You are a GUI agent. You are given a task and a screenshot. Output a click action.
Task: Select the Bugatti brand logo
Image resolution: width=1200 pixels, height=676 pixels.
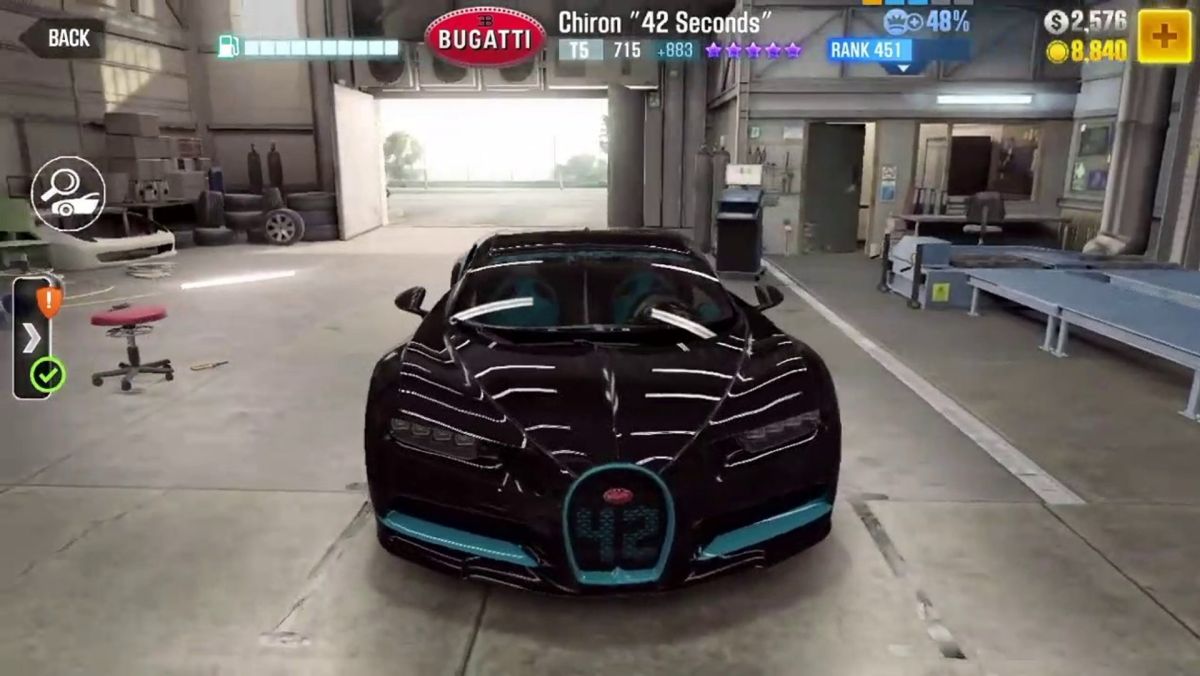[485, 38]
